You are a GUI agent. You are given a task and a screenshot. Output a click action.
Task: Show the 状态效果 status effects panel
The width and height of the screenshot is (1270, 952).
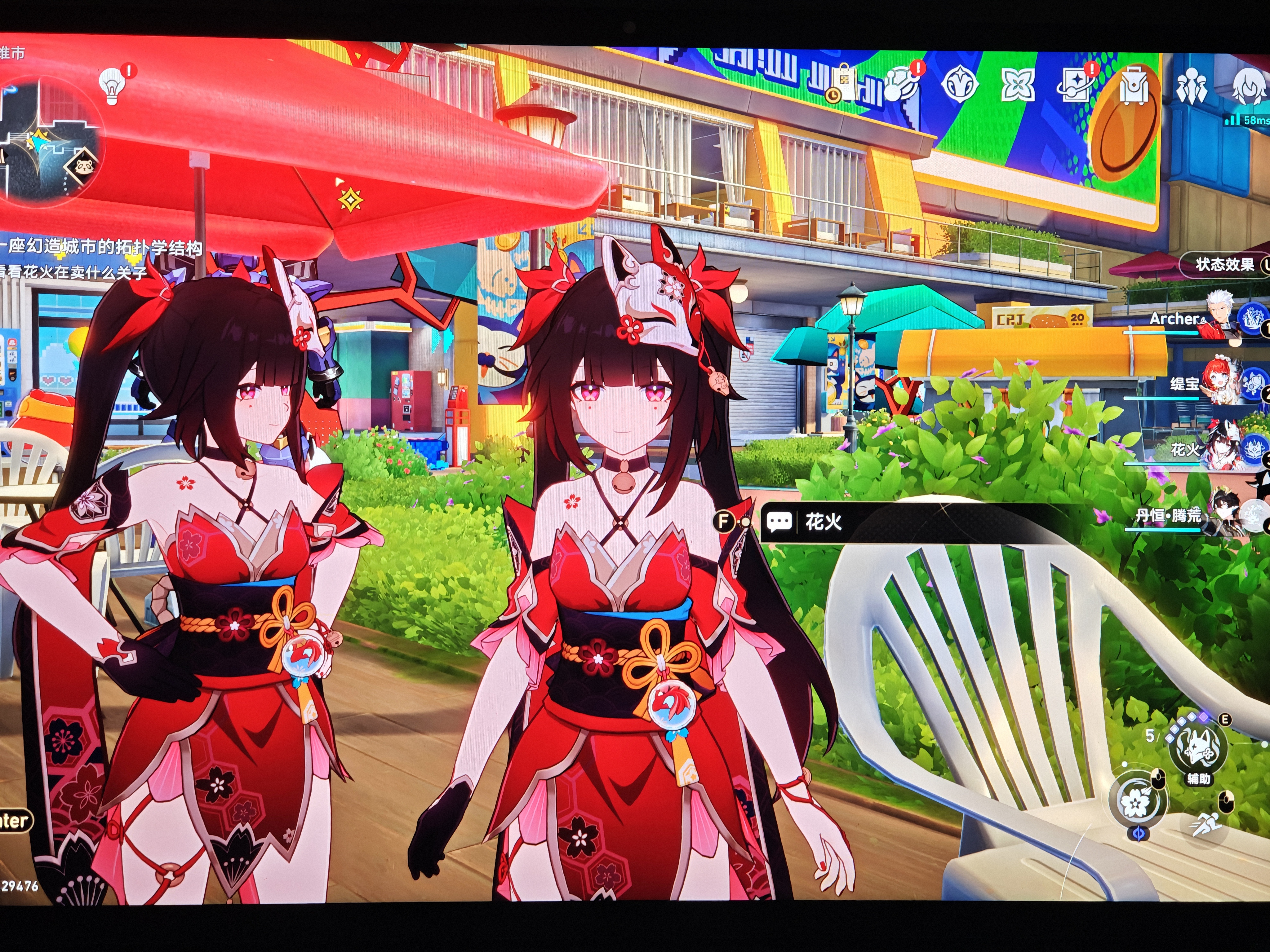click(x=1224, y=265)
